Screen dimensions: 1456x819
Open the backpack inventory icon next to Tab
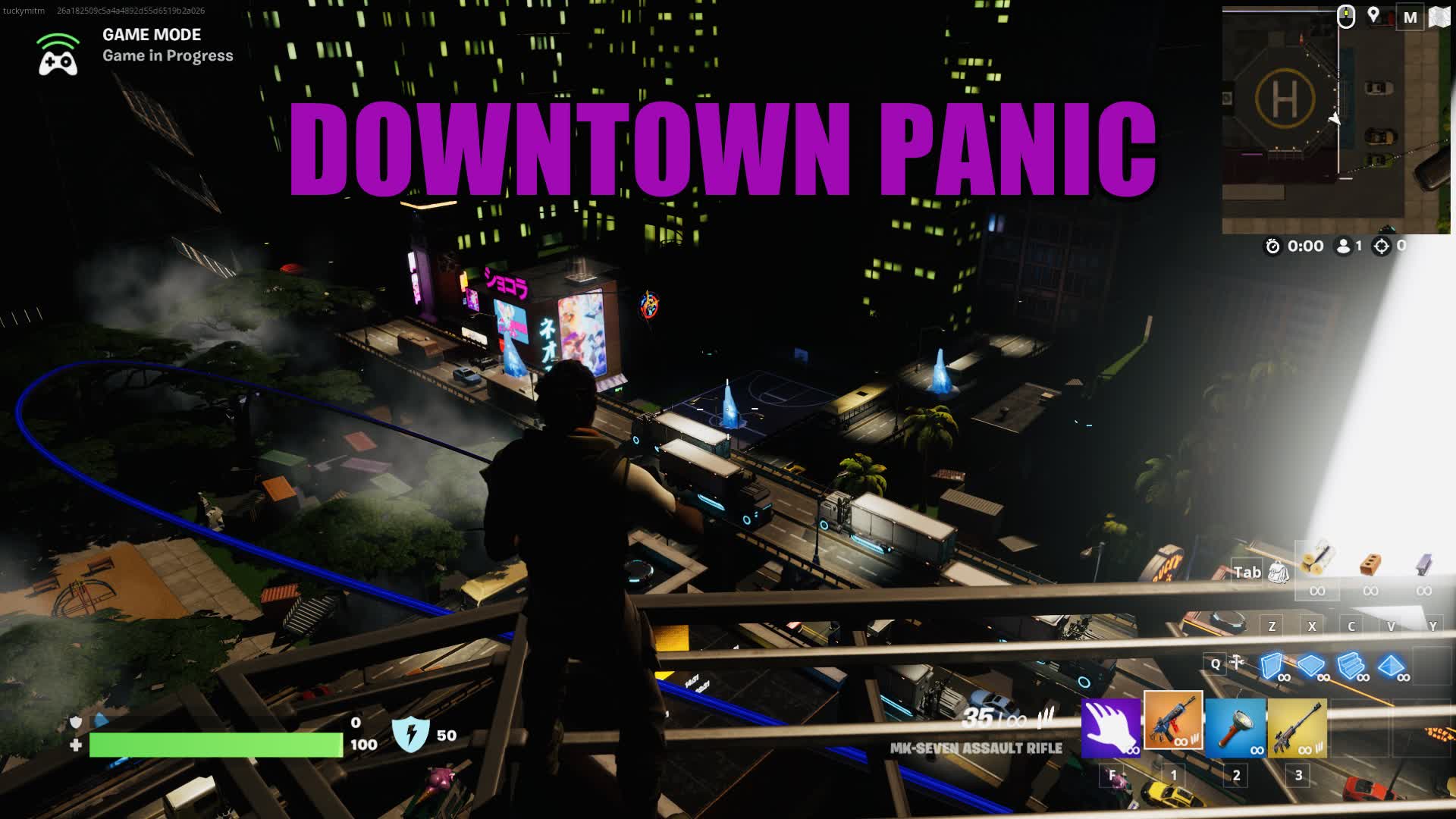click(1280, 574)
